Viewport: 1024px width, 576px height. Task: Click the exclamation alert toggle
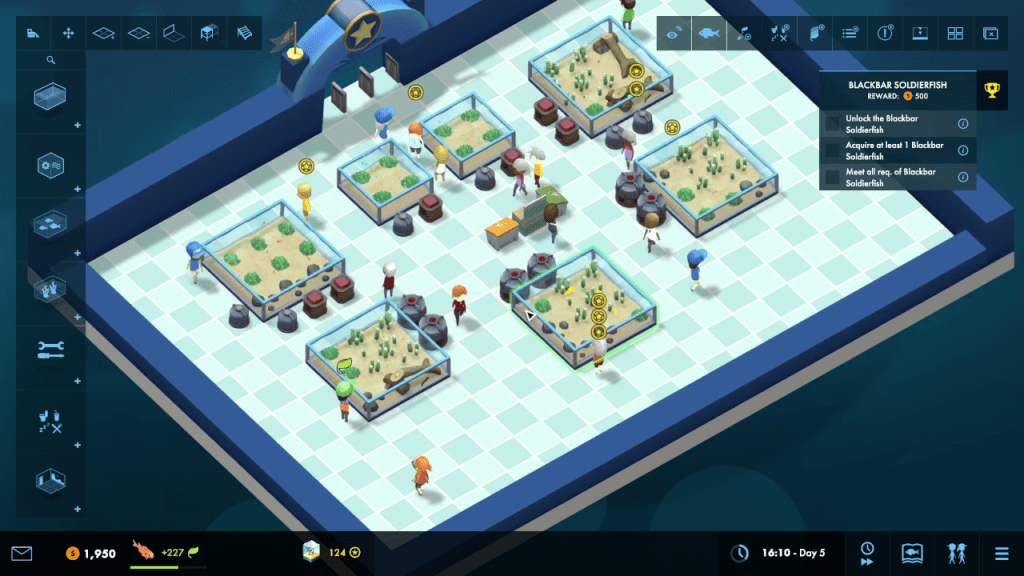point(885,33)
